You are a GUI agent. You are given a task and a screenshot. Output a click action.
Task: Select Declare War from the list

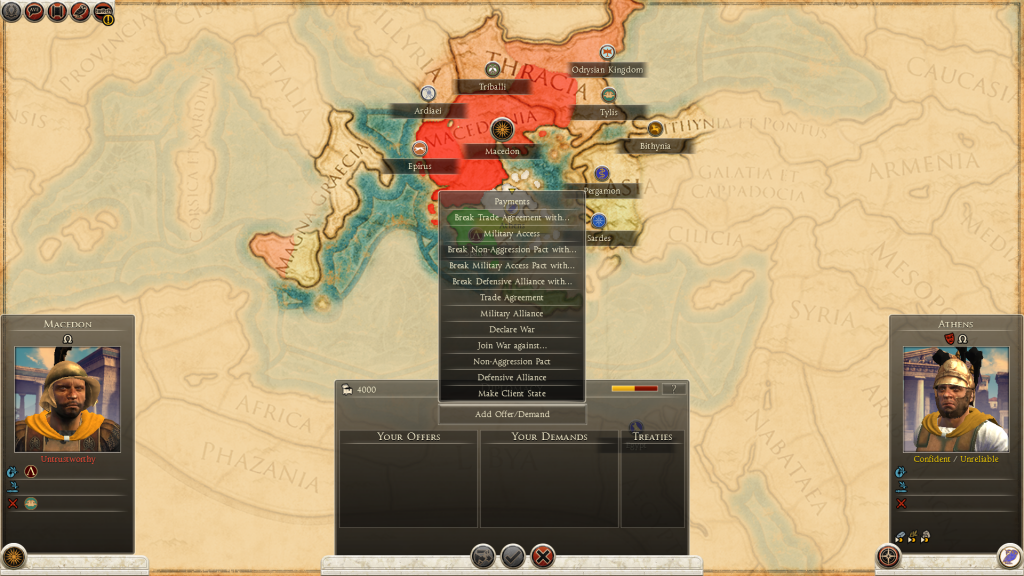pos(512,330)
